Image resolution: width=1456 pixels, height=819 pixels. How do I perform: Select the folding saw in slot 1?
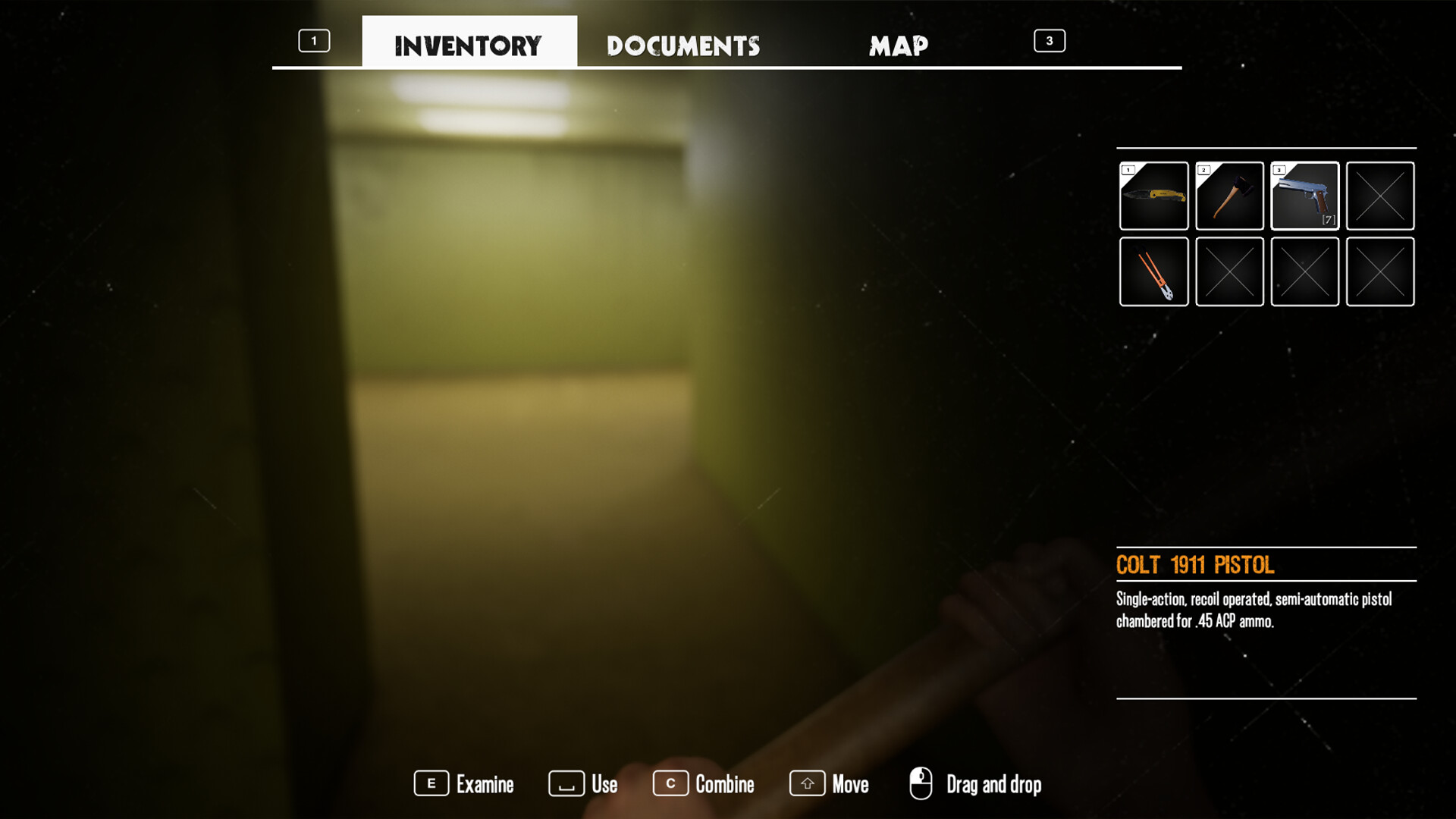pos(1153,196)
